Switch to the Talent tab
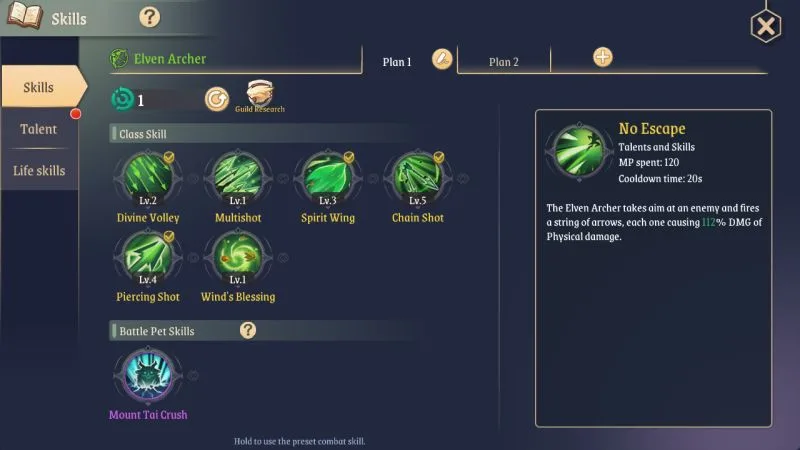 (38, 129)
